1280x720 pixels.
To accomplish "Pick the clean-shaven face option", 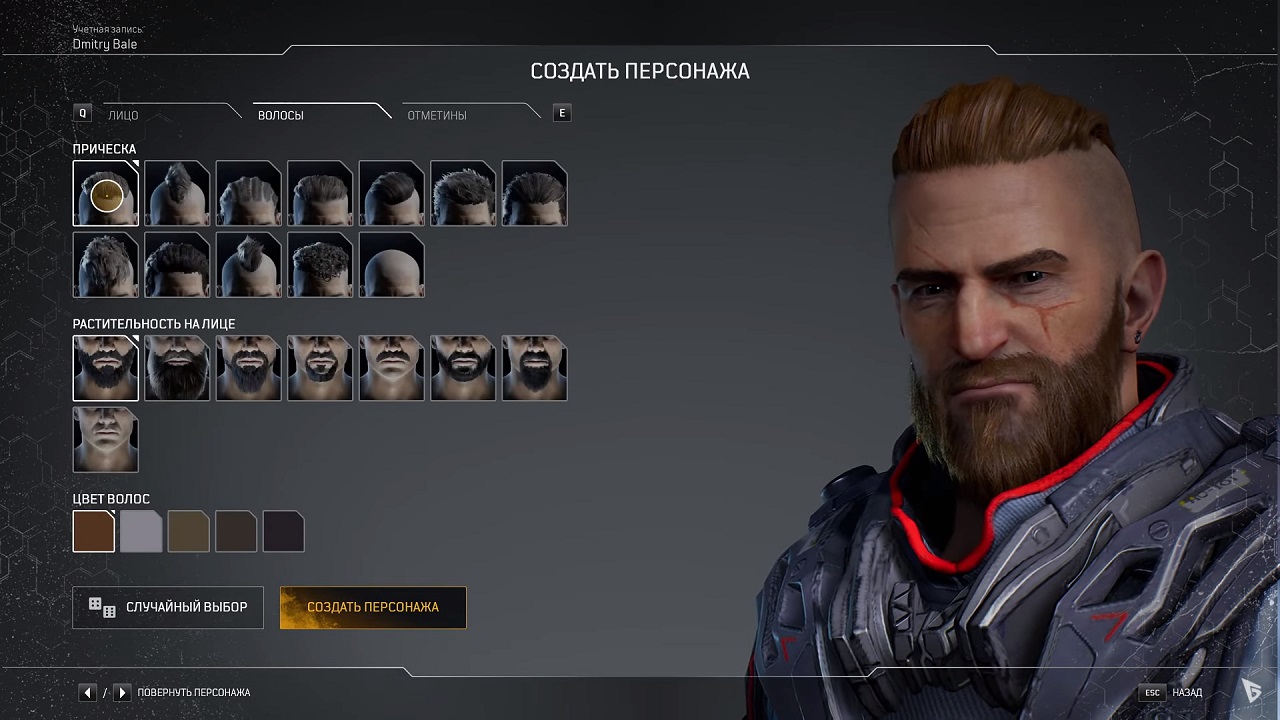I will pos(106,440).
